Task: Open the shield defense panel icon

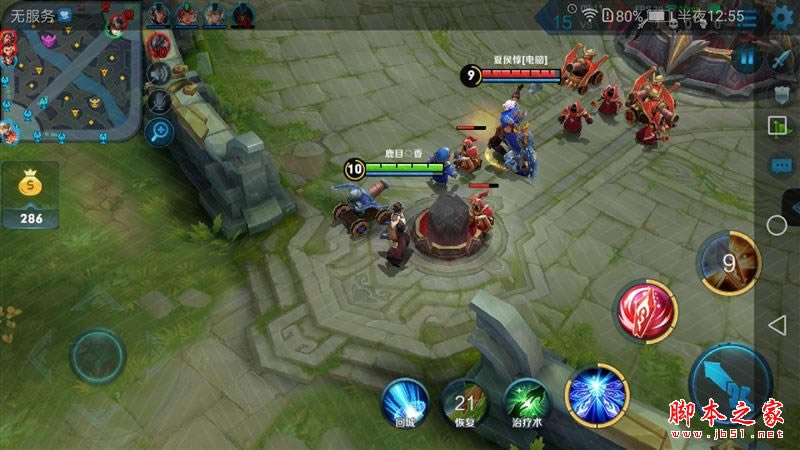Action: pos(782,93)
